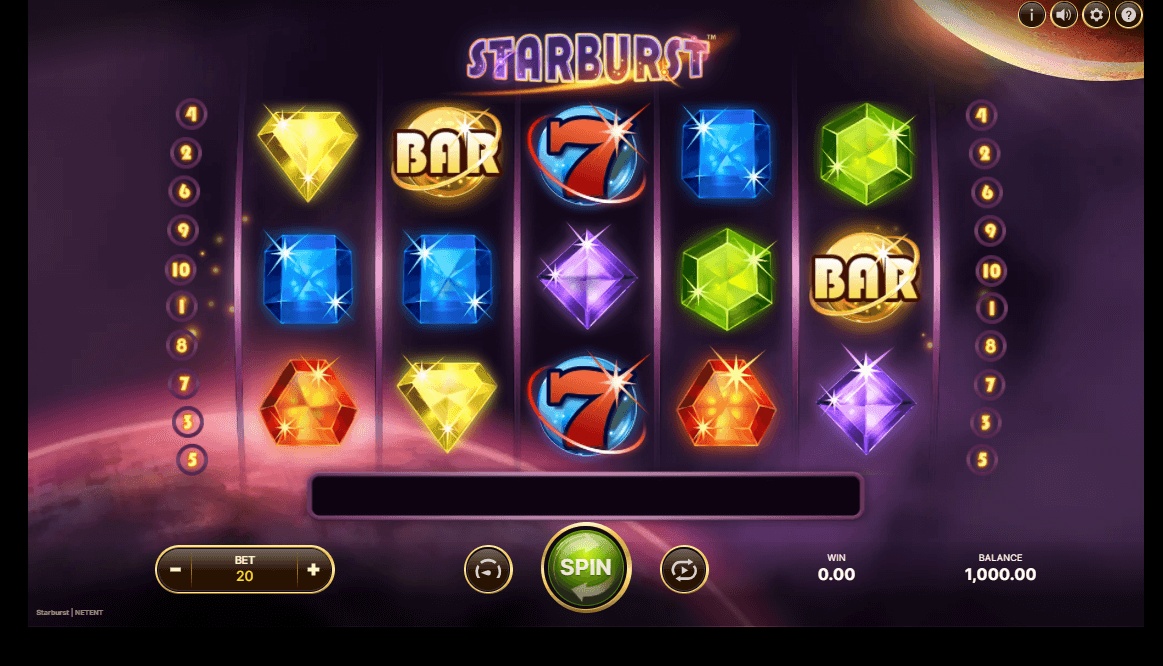Open the settings gear menu
The height and width of the screenshot is (666, 1163).
tap(1096, 15)
